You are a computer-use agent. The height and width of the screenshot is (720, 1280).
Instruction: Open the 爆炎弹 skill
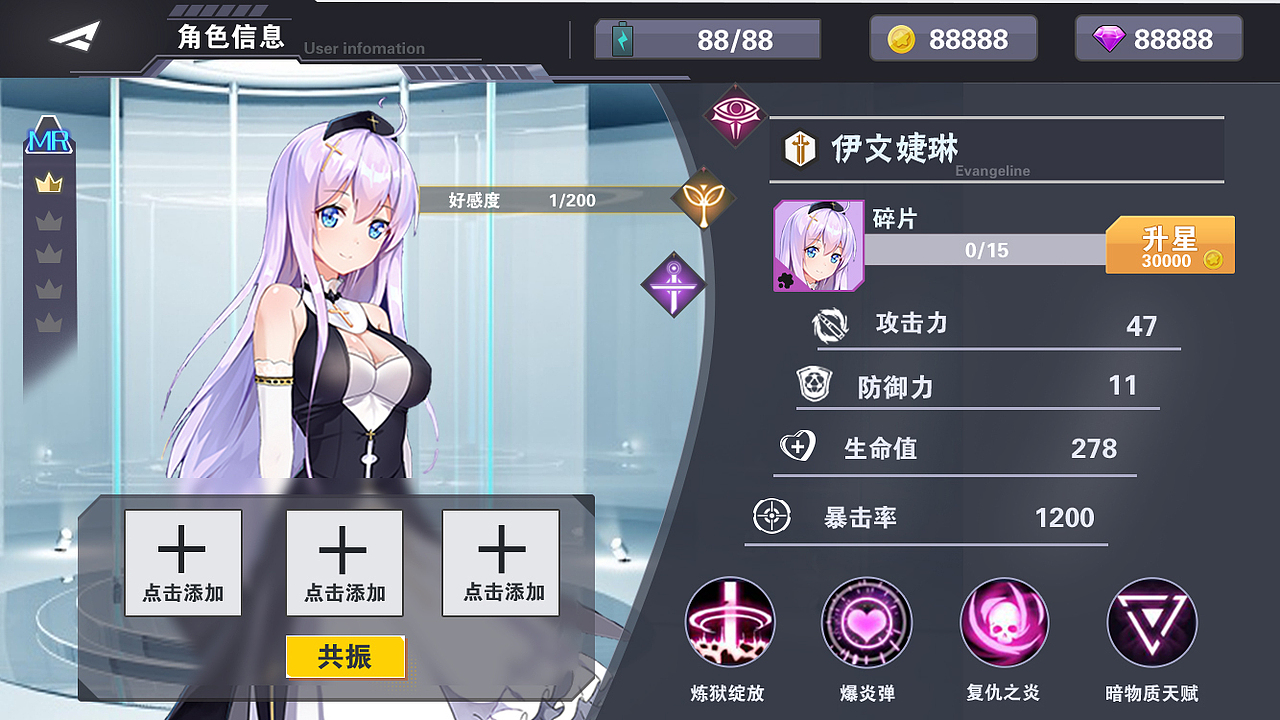[866, 622]
